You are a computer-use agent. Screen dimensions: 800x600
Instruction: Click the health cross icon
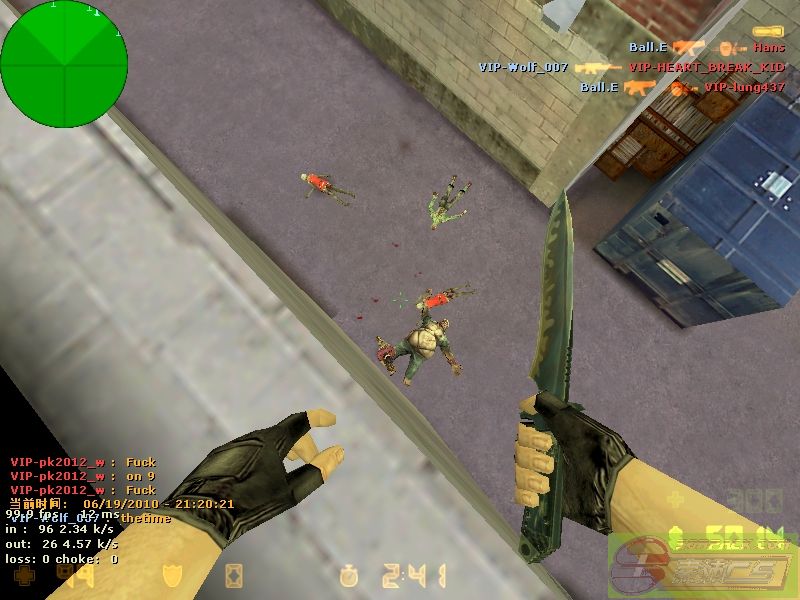tap(21, 576)
